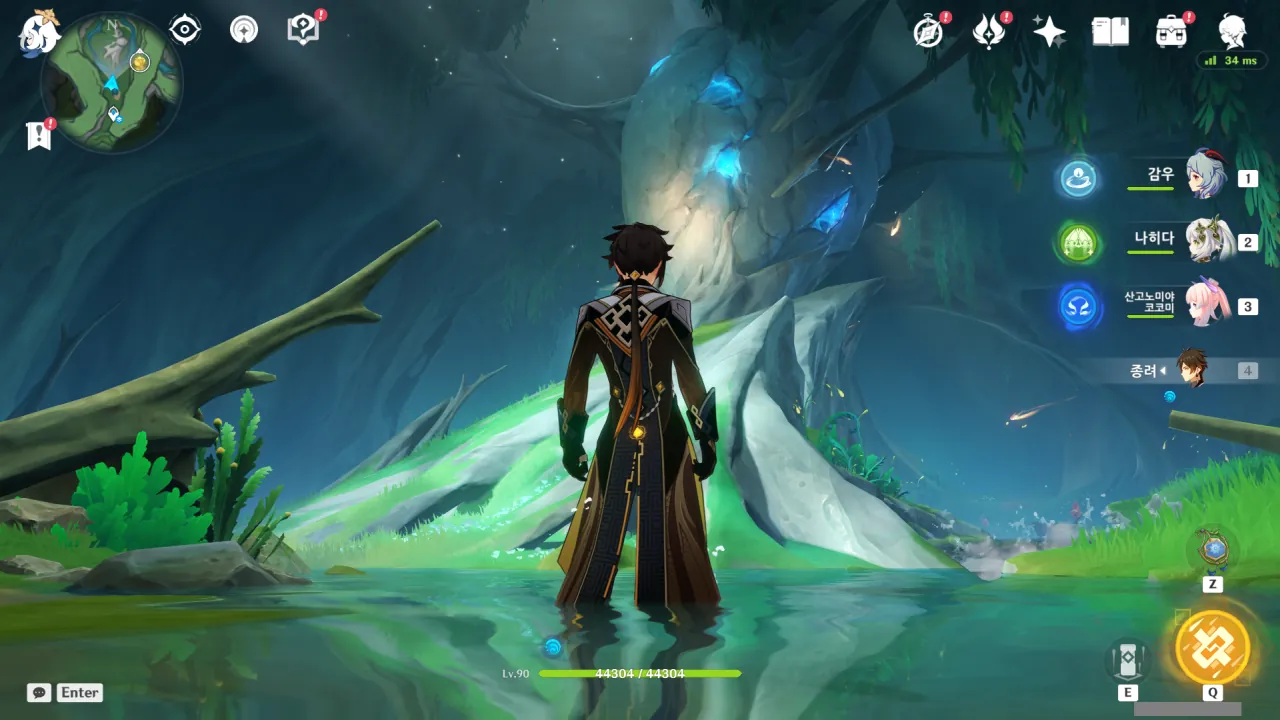Select active character 종려 in party list
The width and height of the screenshot is (1280, 720).
pos(1191,369)
